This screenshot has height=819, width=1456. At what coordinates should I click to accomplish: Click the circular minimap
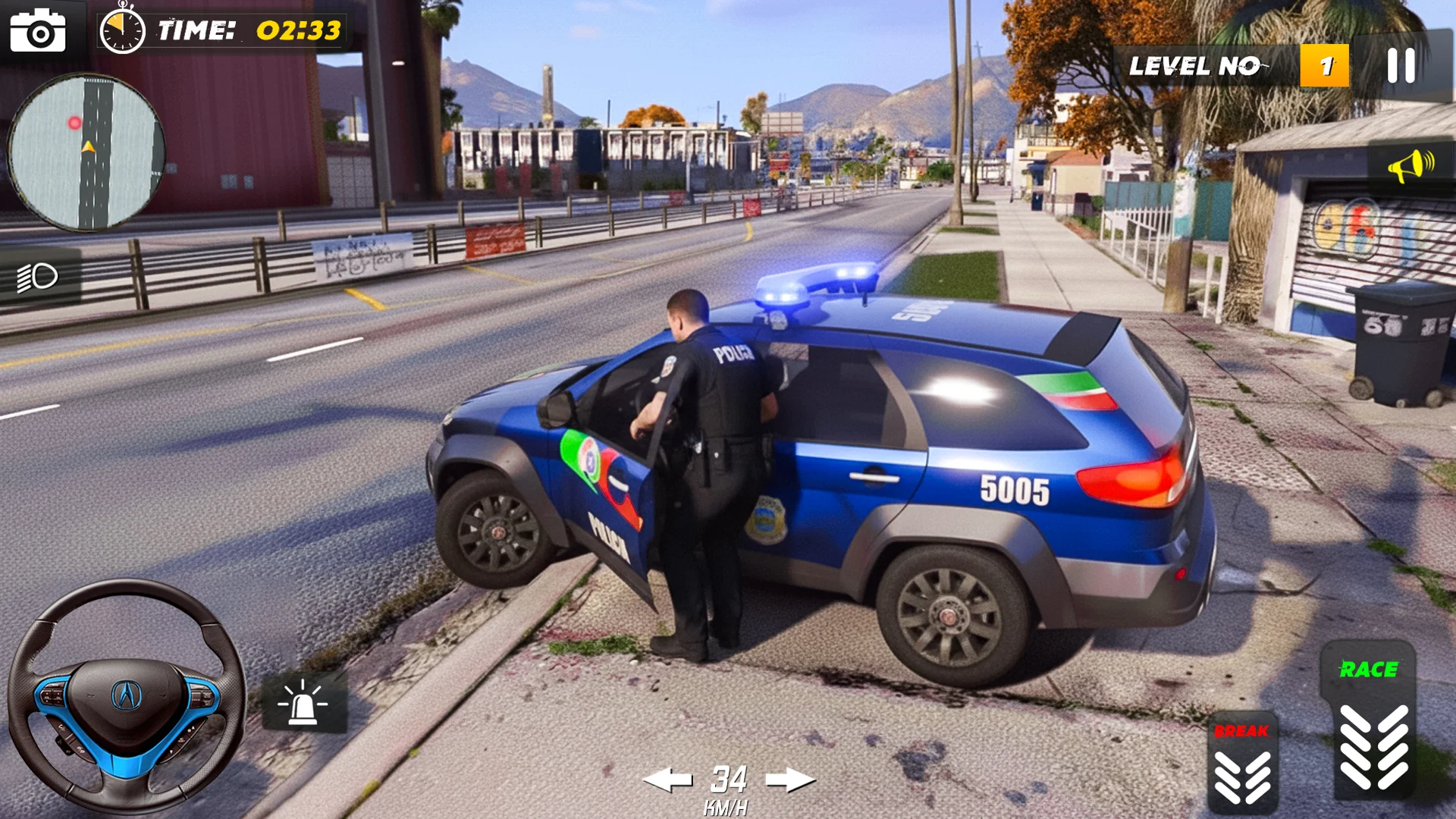point(86,152)
